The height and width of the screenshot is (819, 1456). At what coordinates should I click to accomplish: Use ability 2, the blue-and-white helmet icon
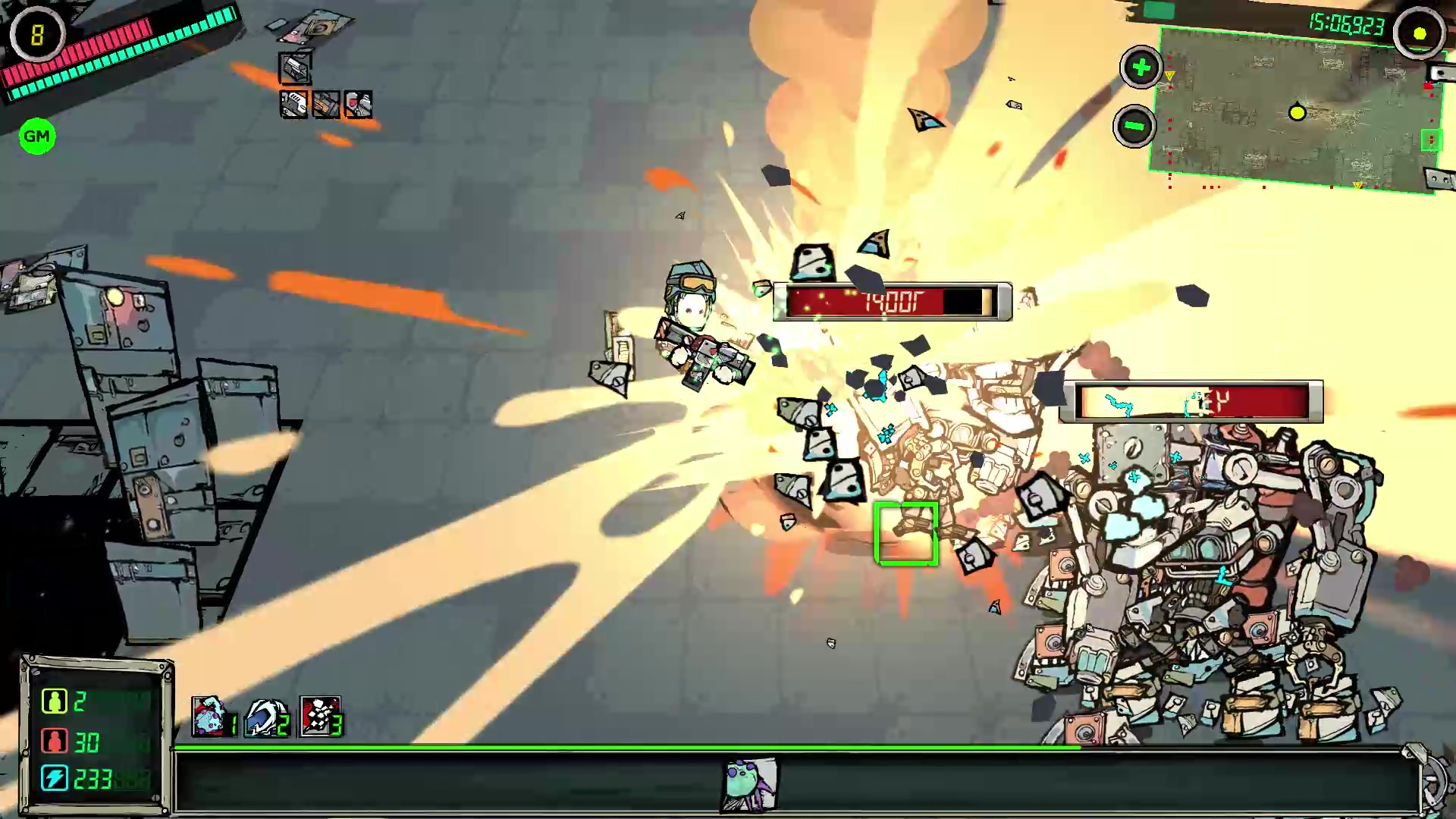pos(264,717)
